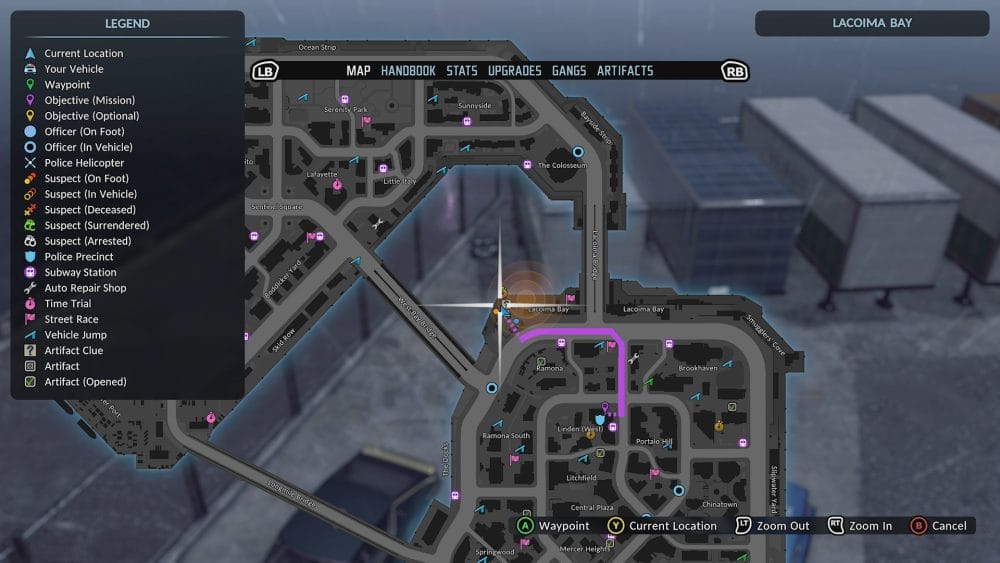The width and height of the screenshot is (1000, 563).
Task: Click the time trial marker near Lafayette
Action: coord(337,185)
